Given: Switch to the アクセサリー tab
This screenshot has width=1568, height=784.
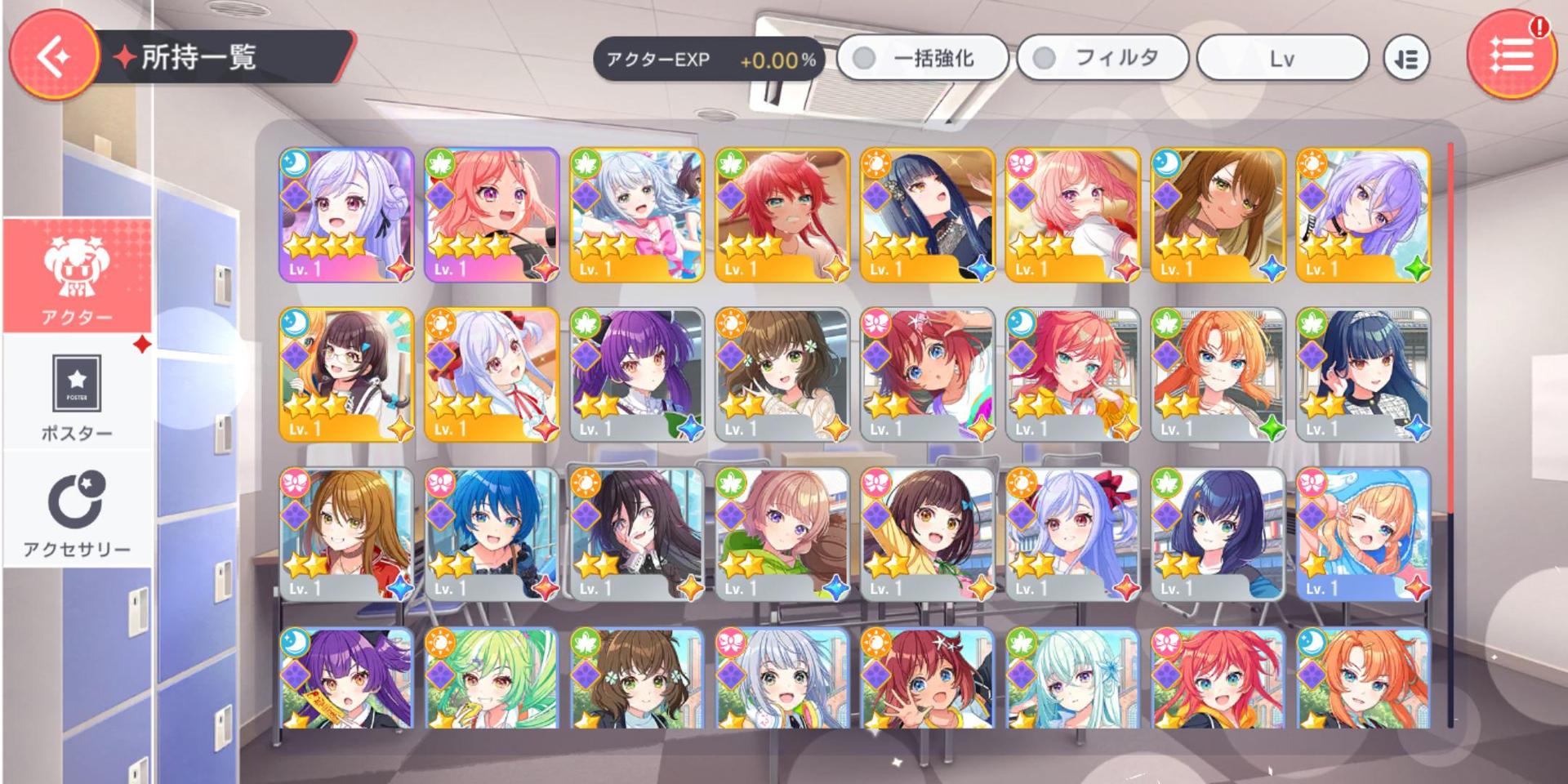Looking at the screenshot, I should pyautogui.click(x=78, y=512).
